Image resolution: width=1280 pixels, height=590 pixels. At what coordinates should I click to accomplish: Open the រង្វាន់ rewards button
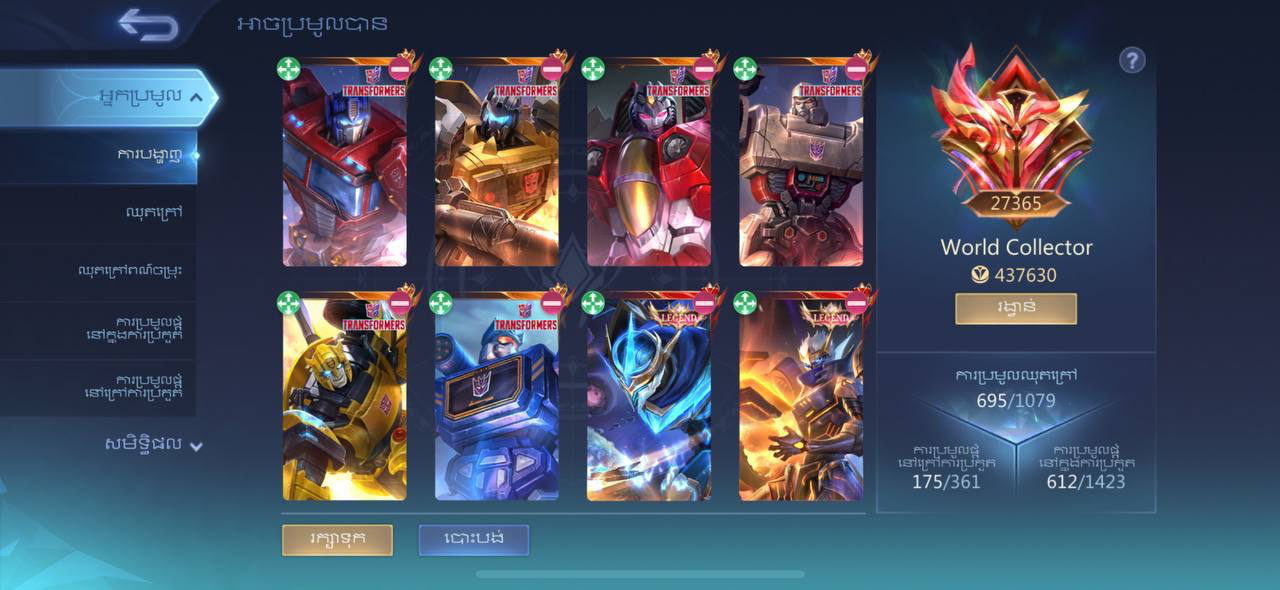pyautogui.click(x=1015, y=308)
